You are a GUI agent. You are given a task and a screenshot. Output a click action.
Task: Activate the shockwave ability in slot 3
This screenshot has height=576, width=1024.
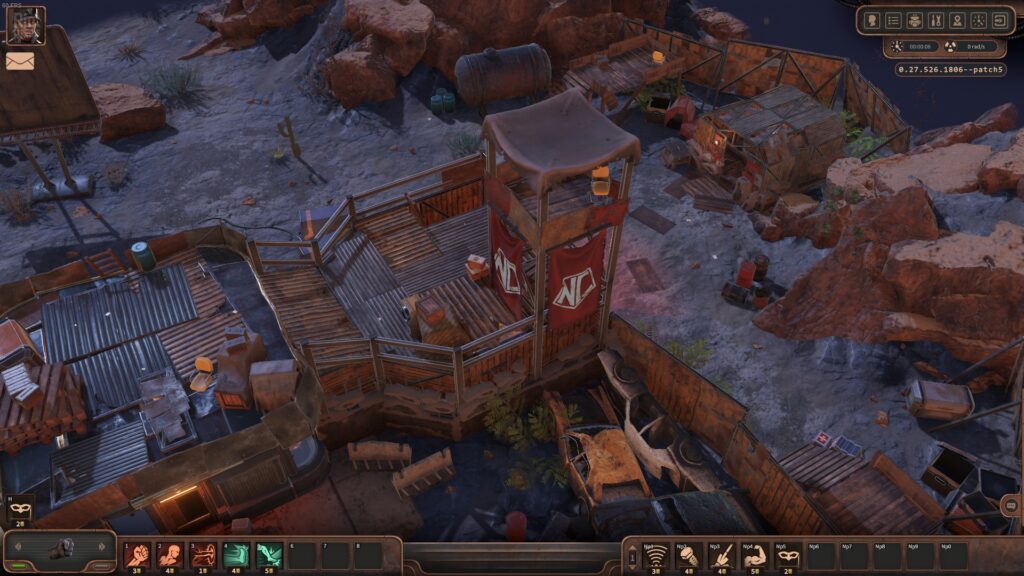point(203,555)
